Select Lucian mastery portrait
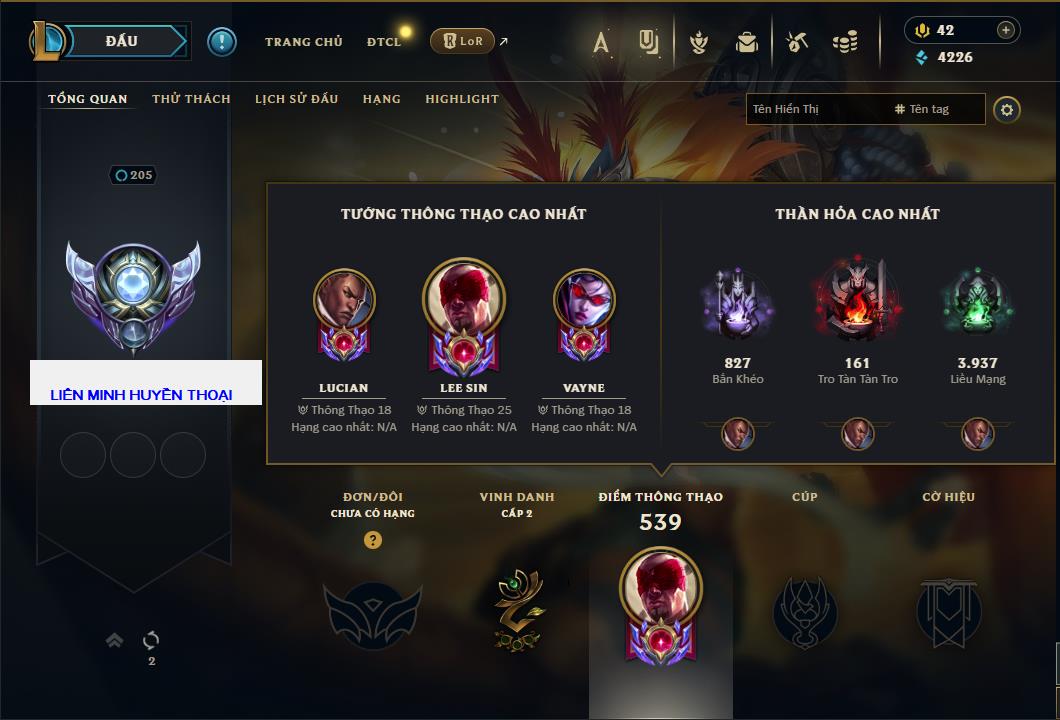This screenshot has width=1060, height=720. (344, 300)
